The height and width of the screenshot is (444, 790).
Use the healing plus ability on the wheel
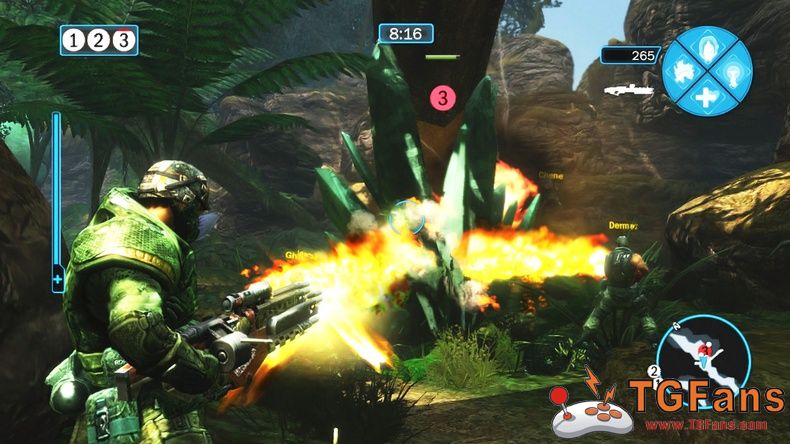(708, 97)
